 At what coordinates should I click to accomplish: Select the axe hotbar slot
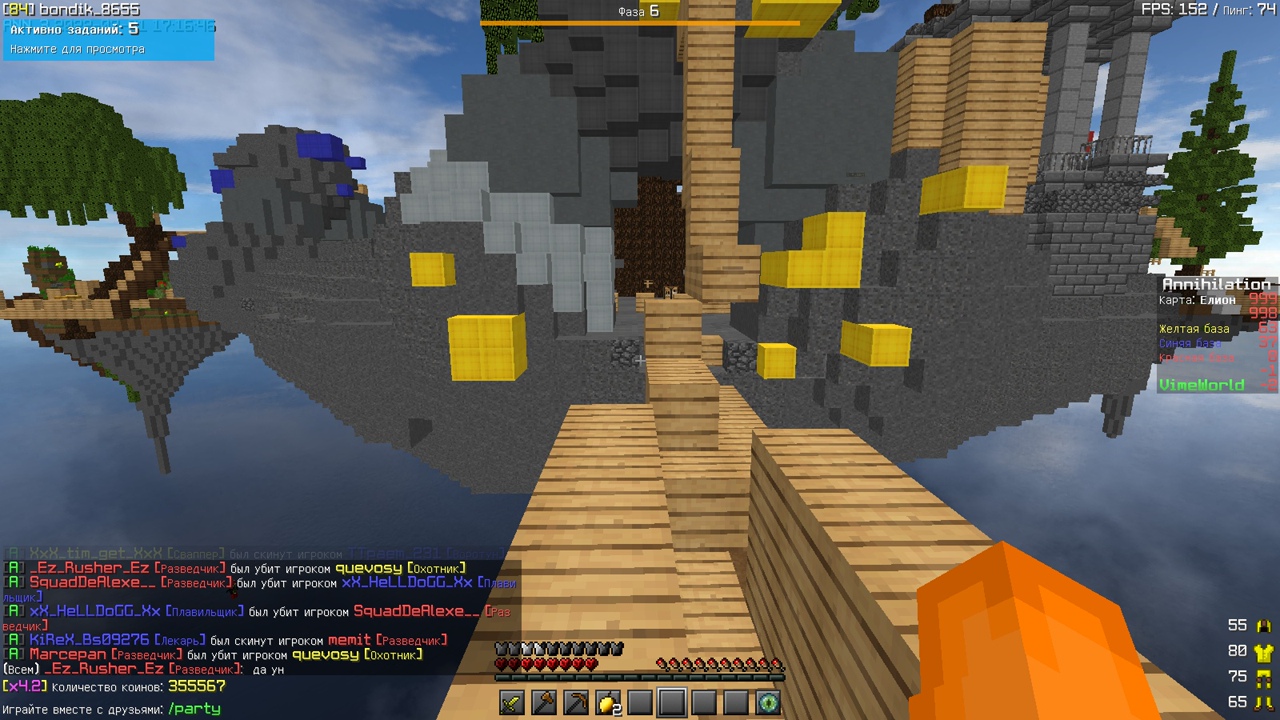544,703
